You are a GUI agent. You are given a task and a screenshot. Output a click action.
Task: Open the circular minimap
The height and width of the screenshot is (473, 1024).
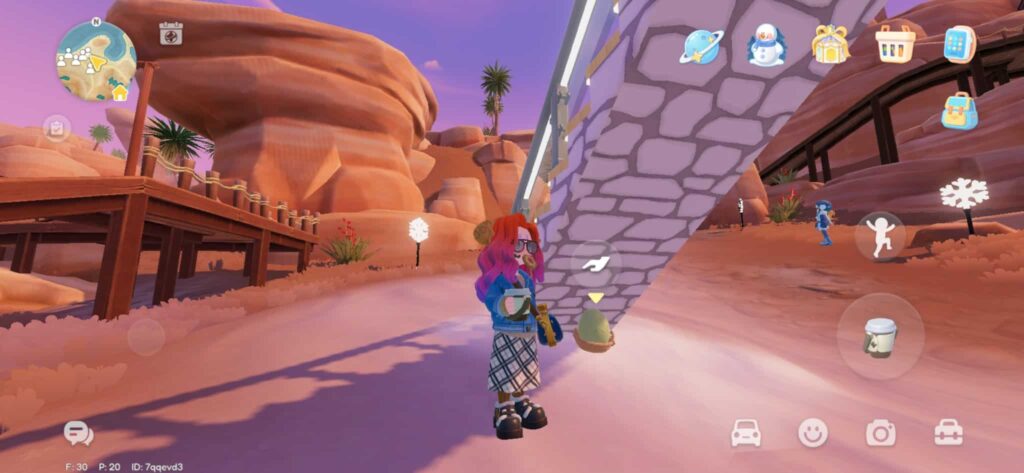tap(94, 58)
